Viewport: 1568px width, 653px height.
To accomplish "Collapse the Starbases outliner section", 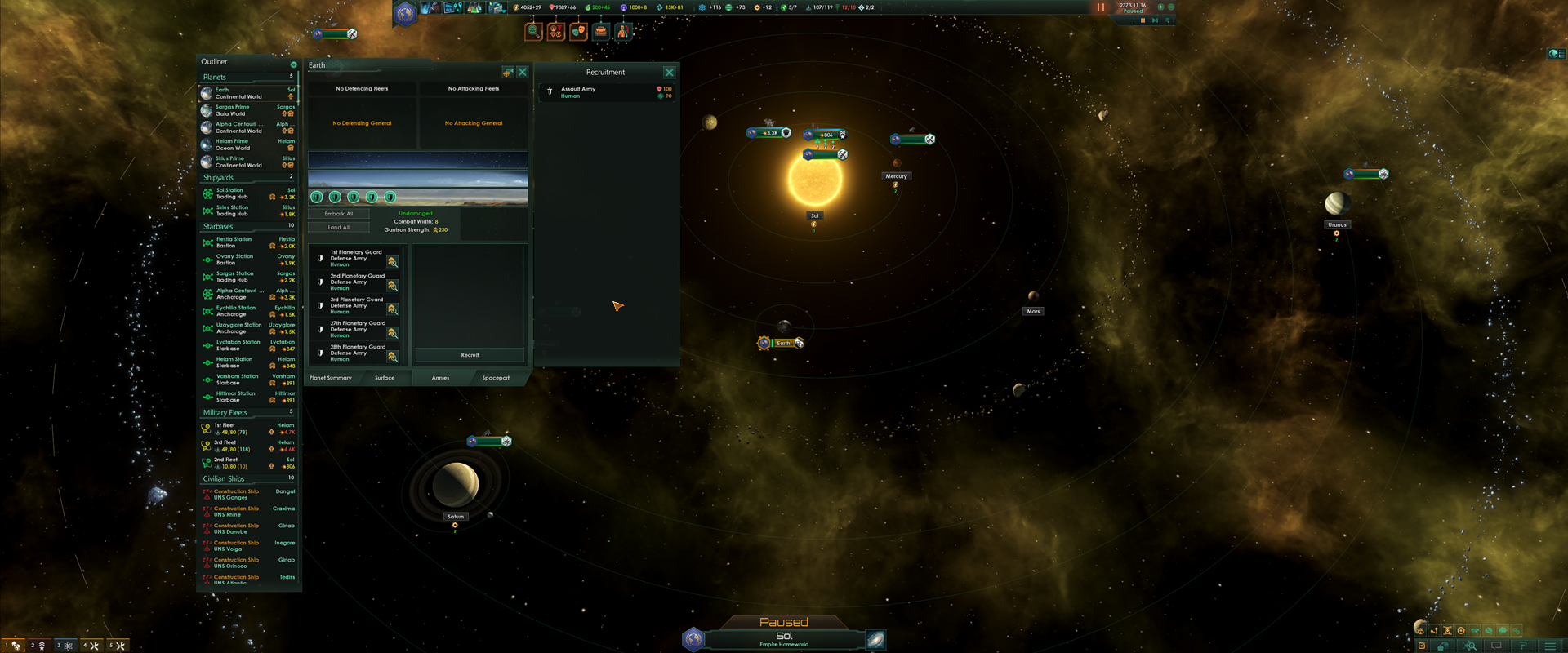I will (218, 227).
